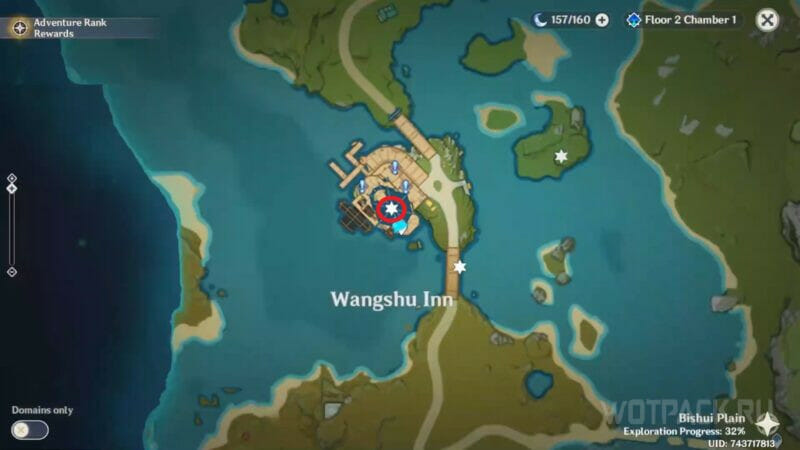Close the map with the X button
Image resolution: width=800 pixels, height=450 pixels.
(767, 20)
